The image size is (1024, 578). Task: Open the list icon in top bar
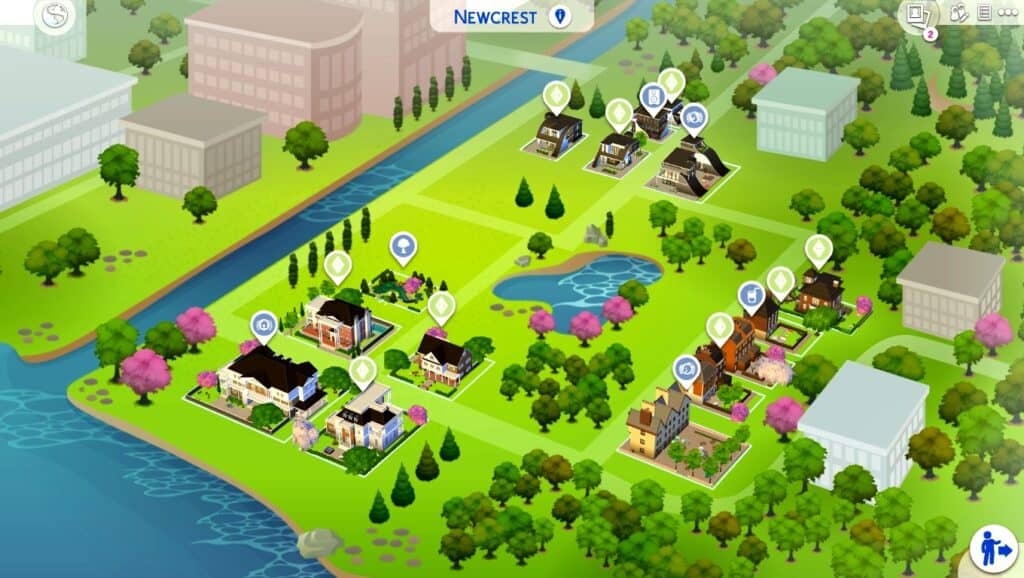[984, 13]
